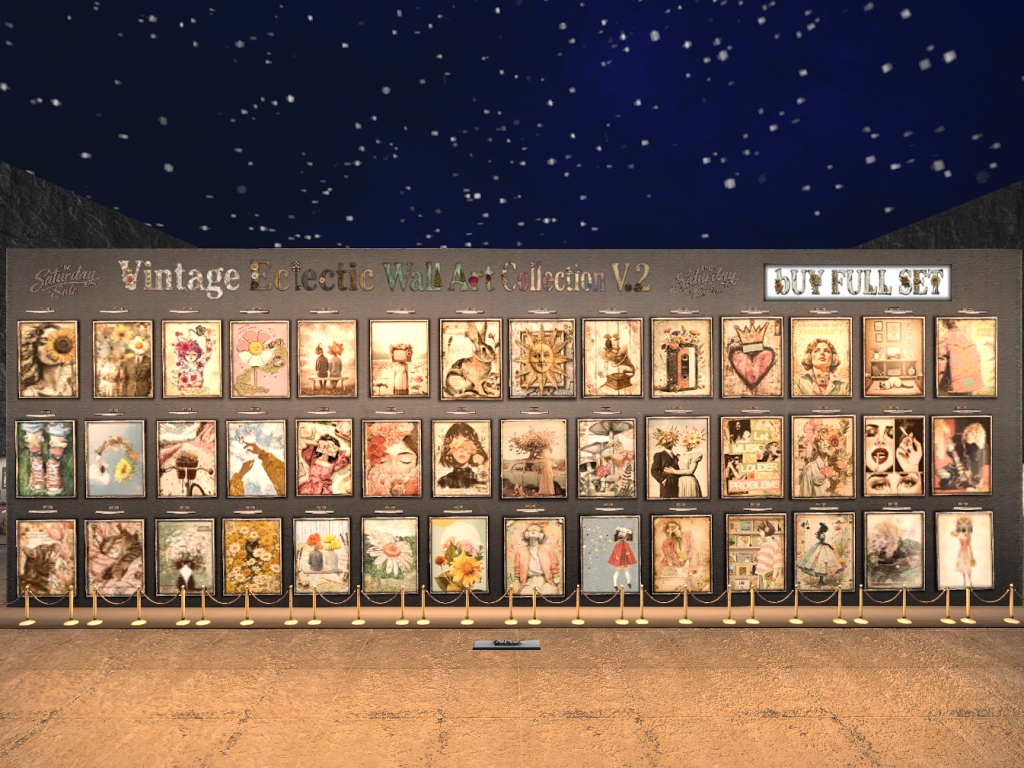Select the 'Music Is My Therapy' poster
This screenshot has width=1024, height=768.
[x=822, y=357]
